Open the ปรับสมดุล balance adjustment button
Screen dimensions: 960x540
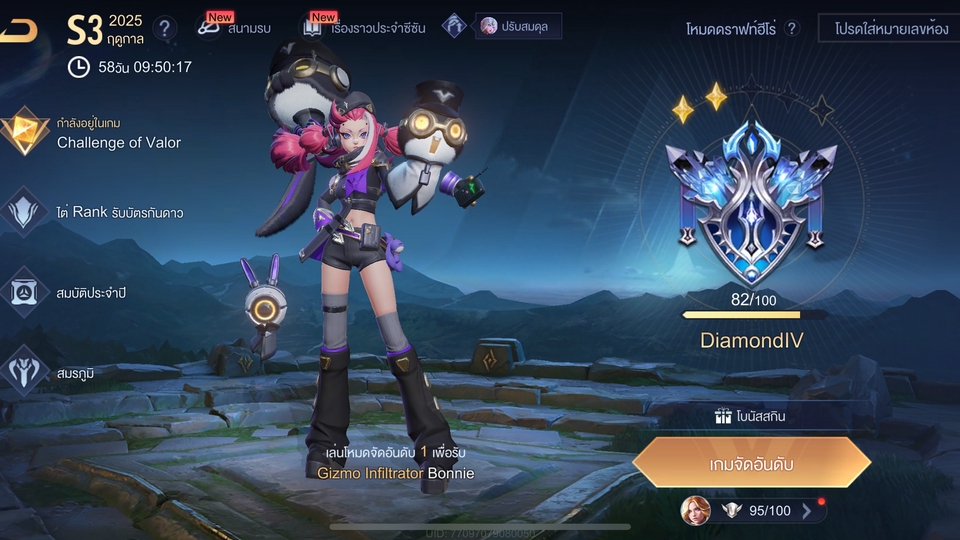(x=517, y=26)
